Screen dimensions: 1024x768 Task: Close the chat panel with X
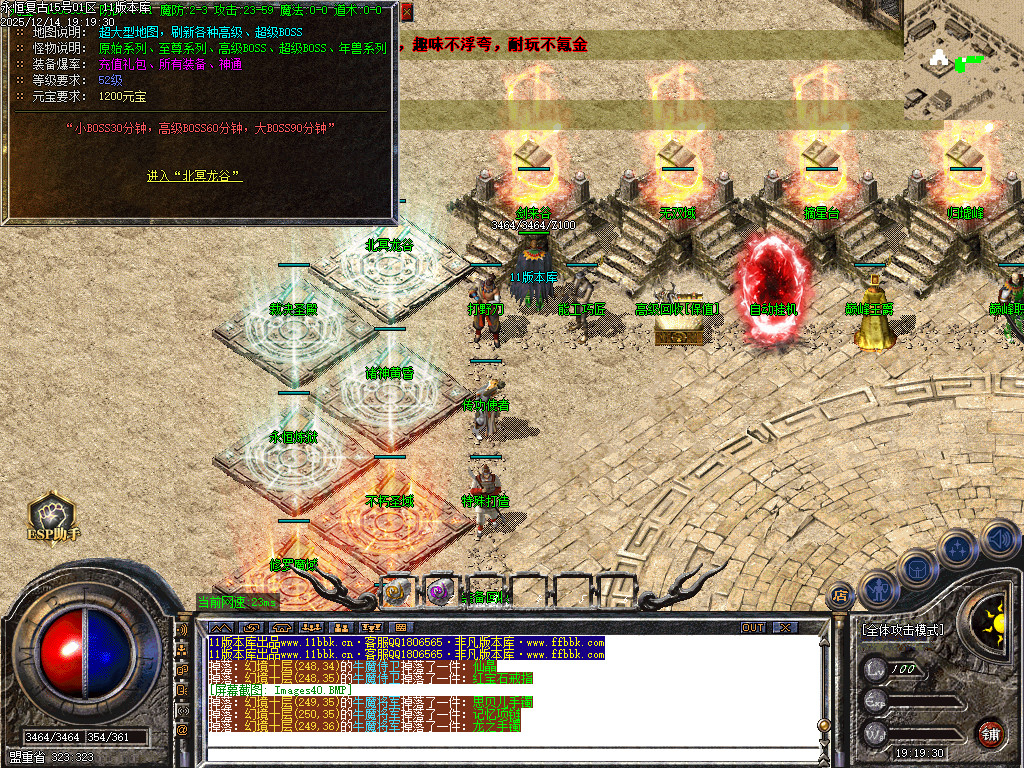pos(786,627)
